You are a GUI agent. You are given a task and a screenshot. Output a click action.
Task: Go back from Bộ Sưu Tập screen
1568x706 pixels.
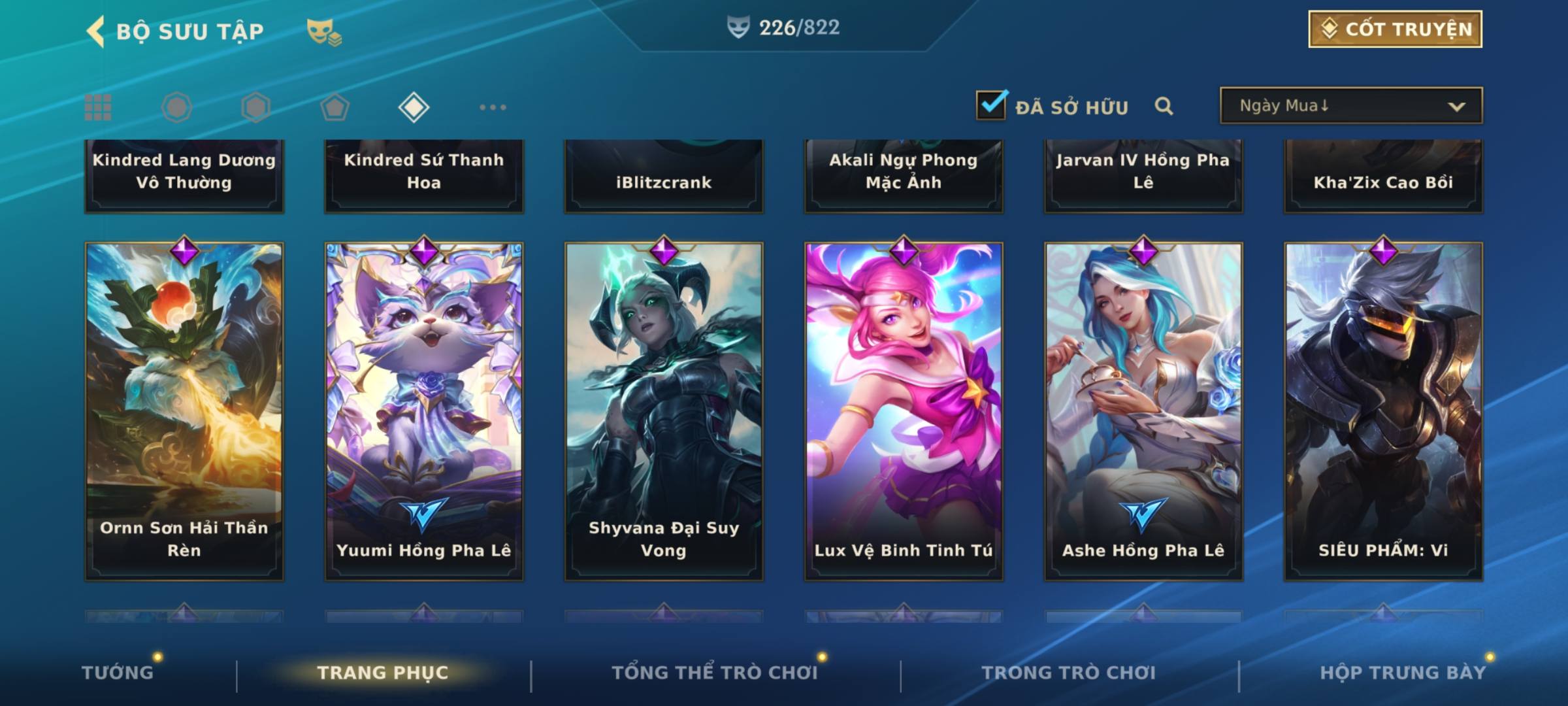[96, 31]
